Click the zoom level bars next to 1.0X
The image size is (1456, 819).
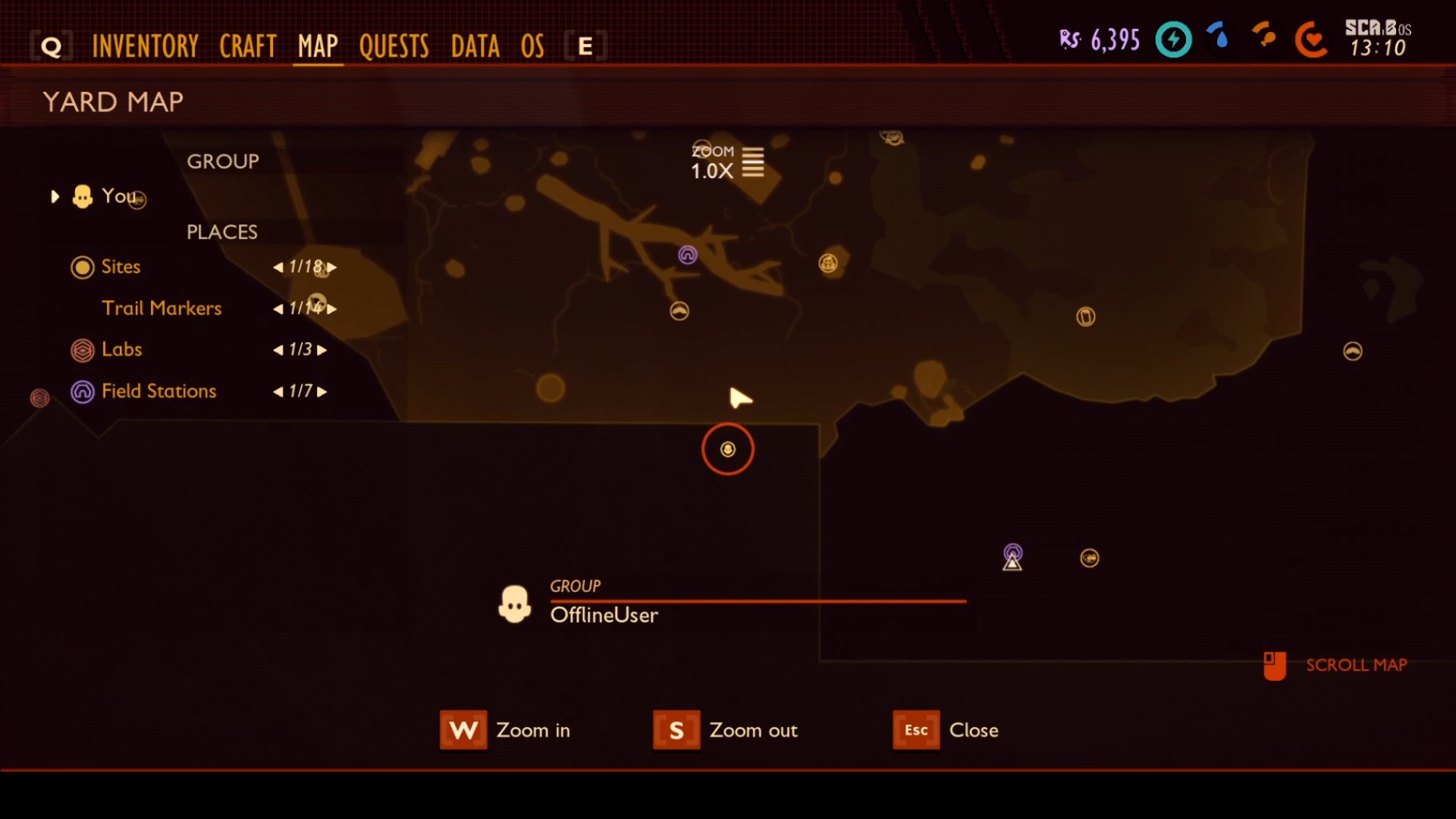[753, 162]
